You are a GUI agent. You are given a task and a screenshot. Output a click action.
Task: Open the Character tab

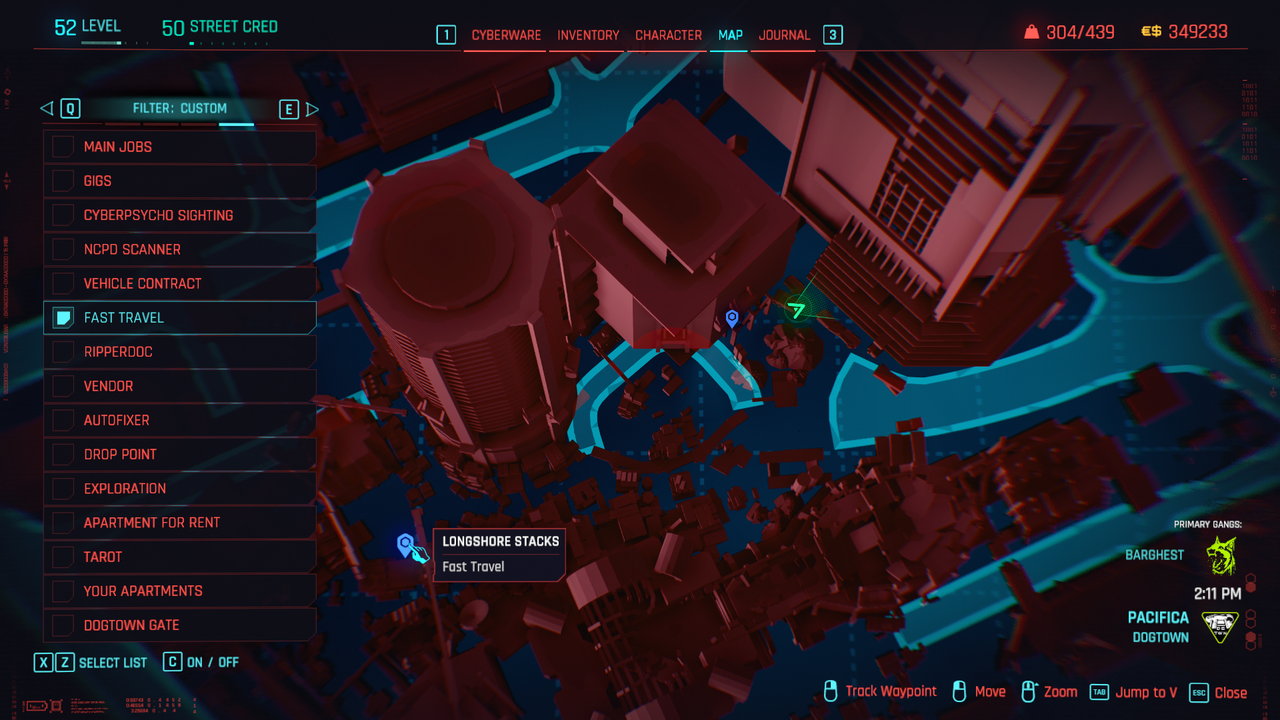(x=668, y=35)
